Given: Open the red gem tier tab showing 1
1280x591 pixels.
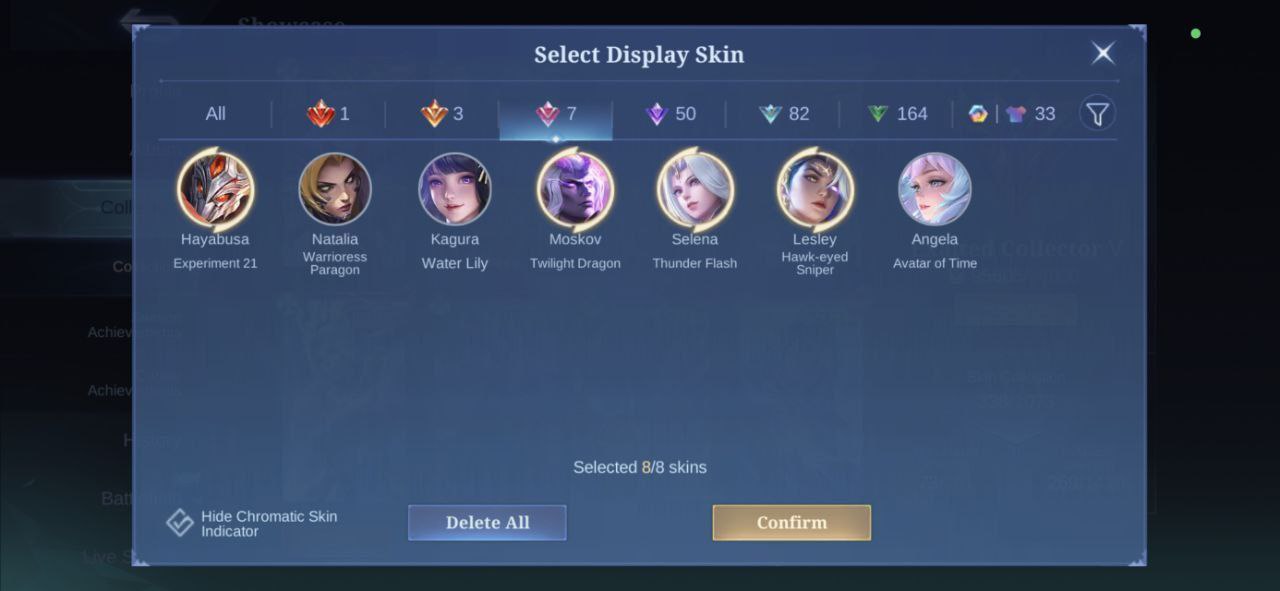Looking at the screenshot, I should click(x=328, y=114).
